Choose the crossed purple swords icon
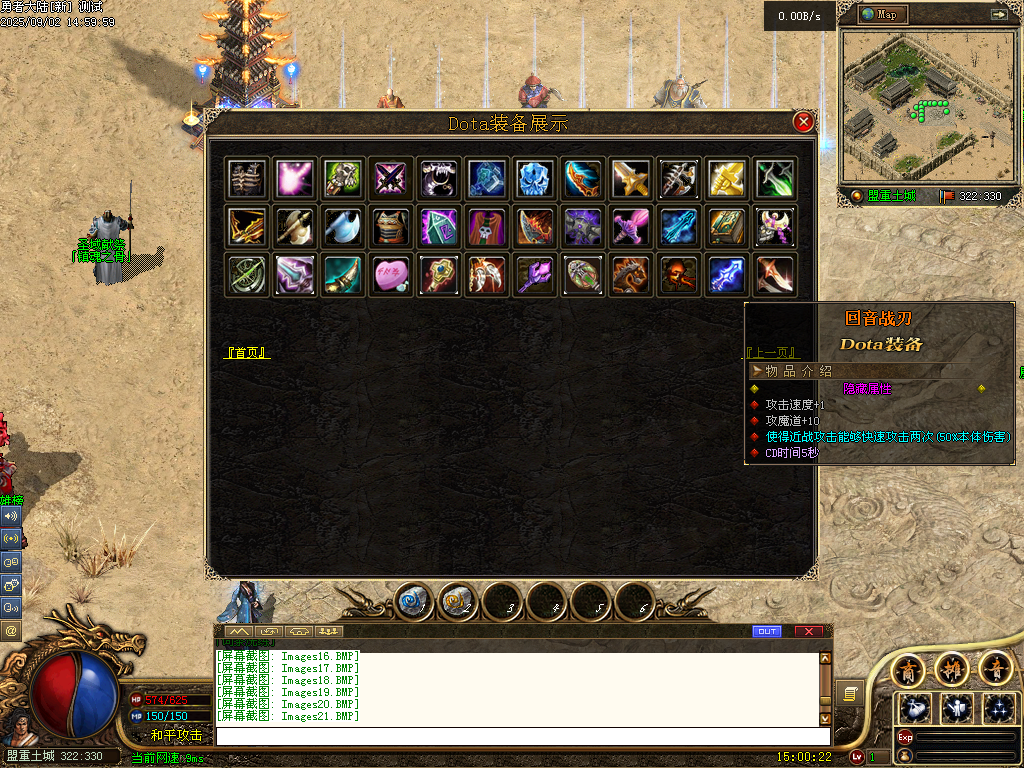1024x768 pixels. click(389, 178)
